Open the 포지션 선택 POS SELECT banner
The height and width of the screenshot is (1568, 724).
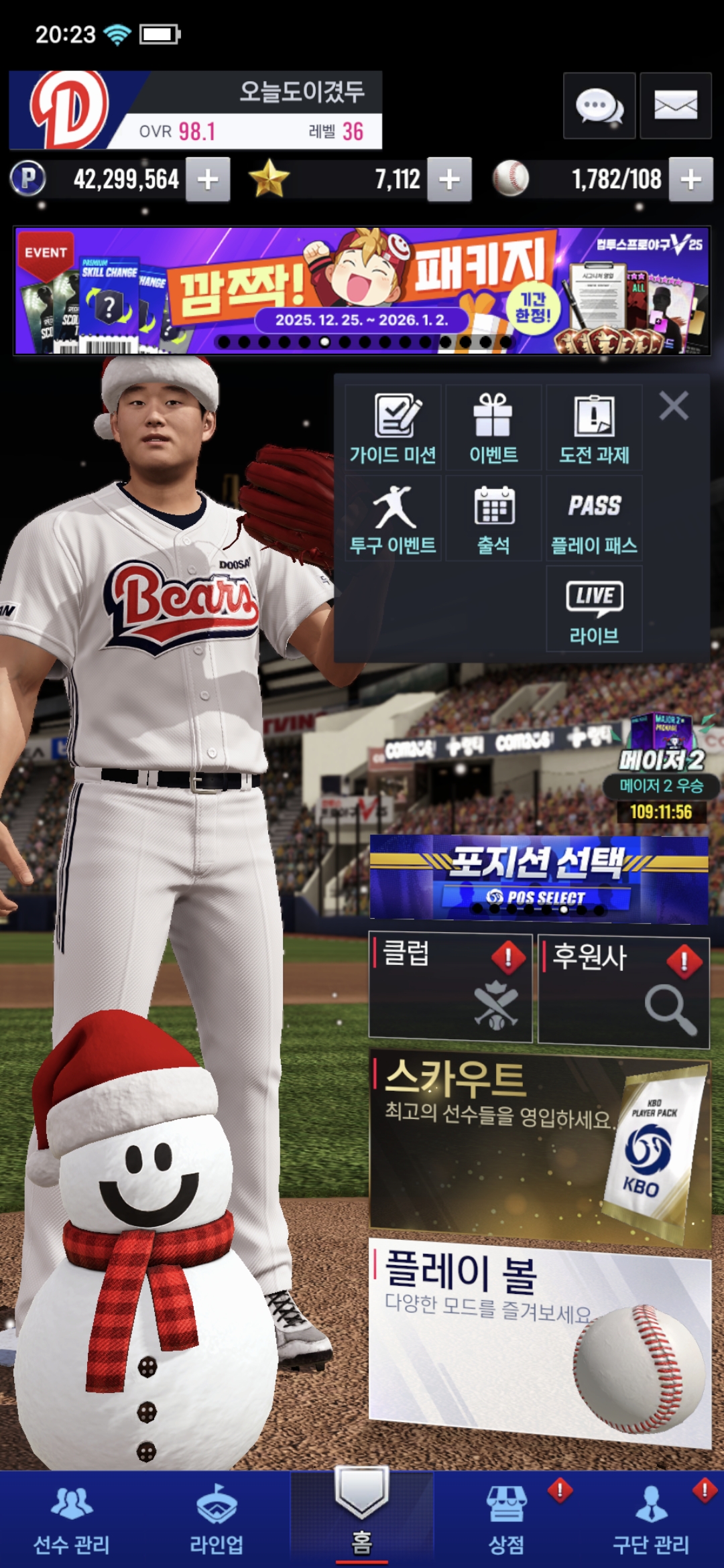[x=539, y=877]
